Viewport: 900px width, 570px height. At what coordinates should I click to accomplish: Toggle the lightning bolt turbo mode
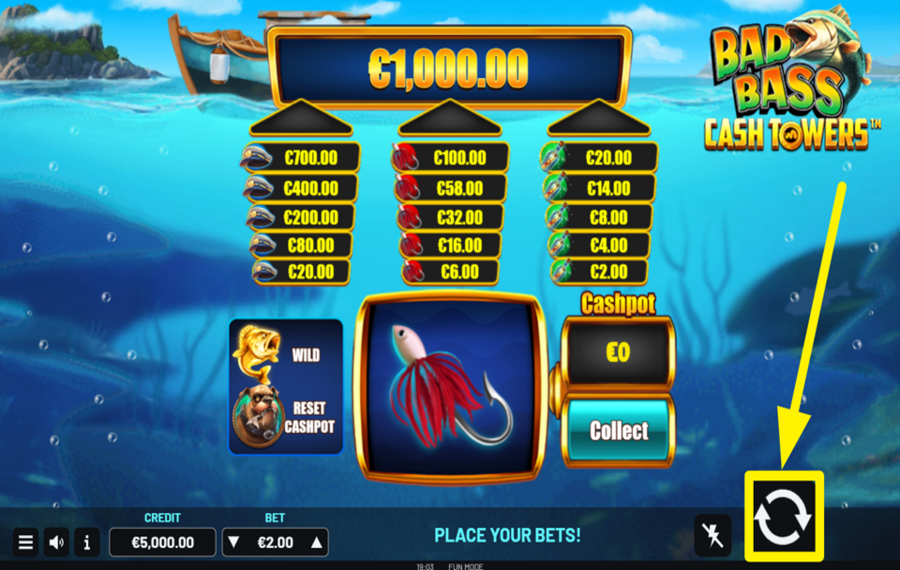(712, 535)
